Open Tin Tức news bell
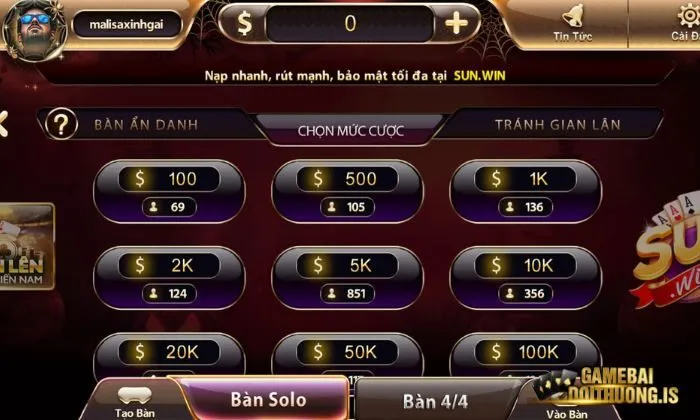This screenshot has width=700, height=420. (x=574, y=23)
